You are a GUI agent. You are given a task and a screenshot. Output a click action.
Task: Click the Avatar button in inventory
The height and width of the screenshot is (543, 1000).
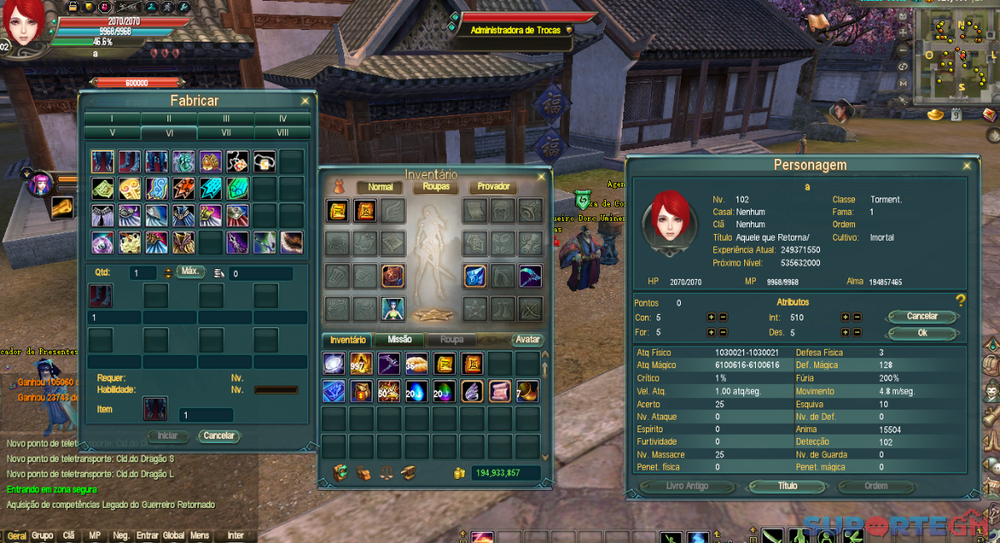(x=527, y=340)
